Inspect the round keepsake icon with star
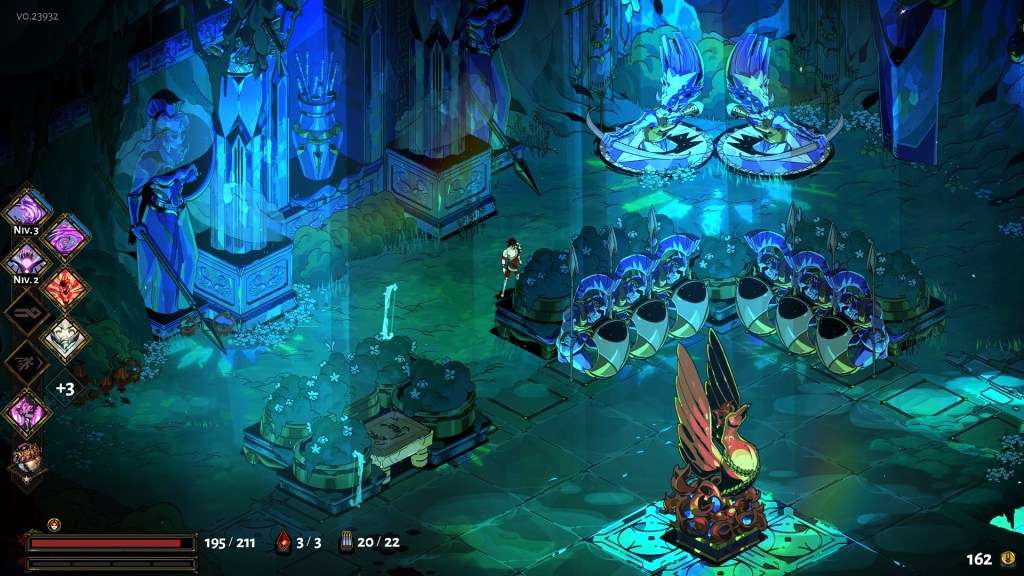The width and height of the screenshot is (1024, 576). point(27,458)
